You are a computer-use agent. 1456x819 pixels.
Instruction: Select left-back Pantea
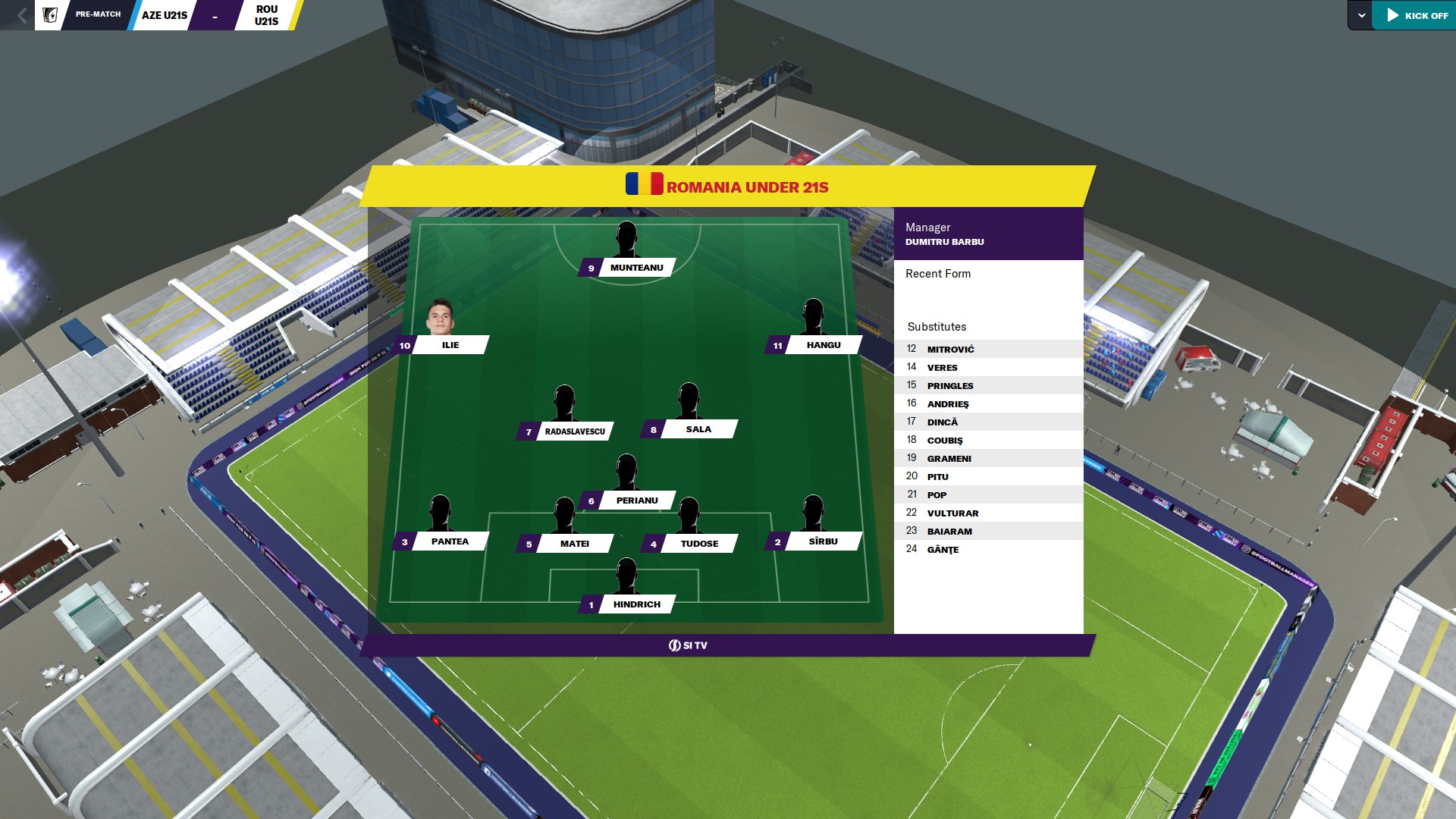(x=449, y=541)
